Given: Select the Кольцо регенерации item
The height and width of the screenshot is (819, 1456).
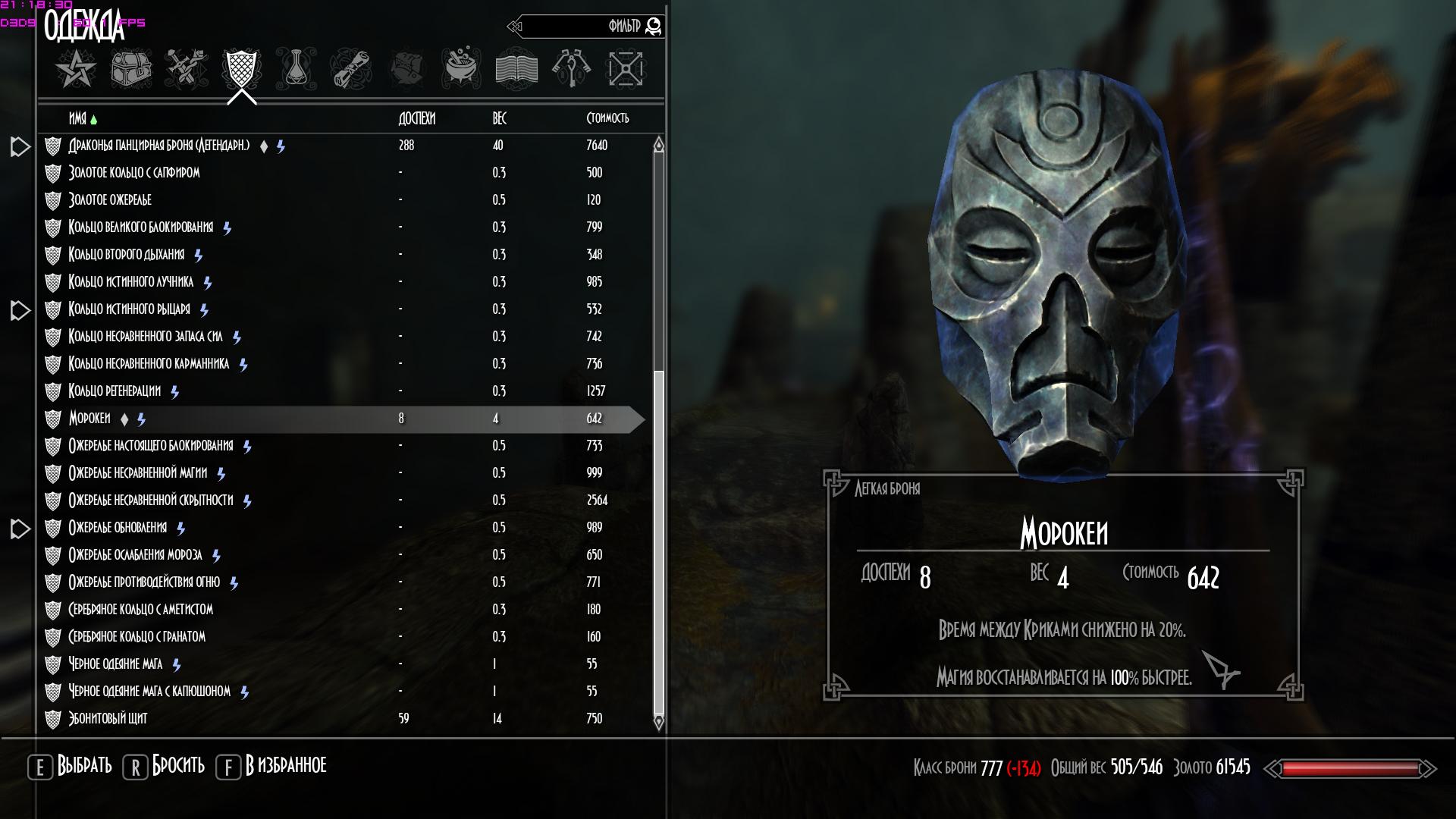Looking at the screenshot, I should 115,391.
